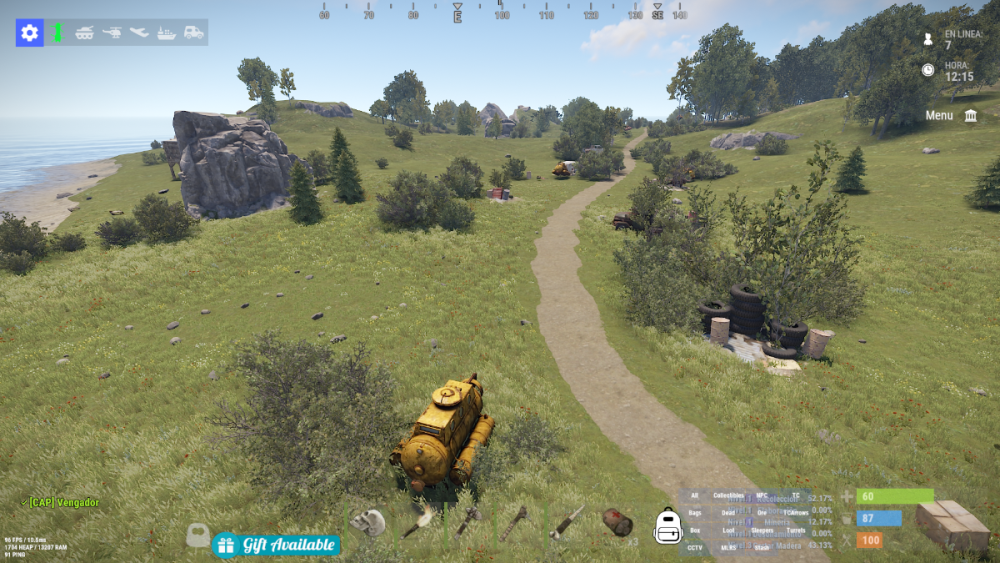1000x563 pixels.
Task: Switch on the Sleepers filter
Action: 762,530
